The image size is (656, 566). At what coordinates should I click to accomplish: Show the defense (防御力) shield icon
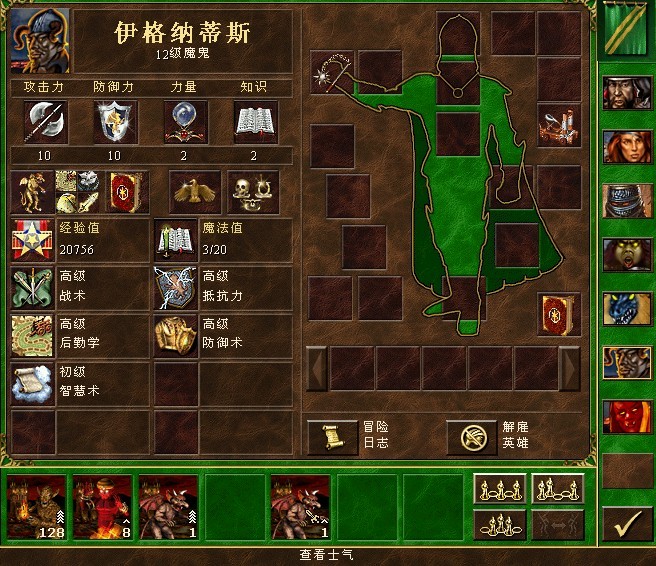[115, 122]
